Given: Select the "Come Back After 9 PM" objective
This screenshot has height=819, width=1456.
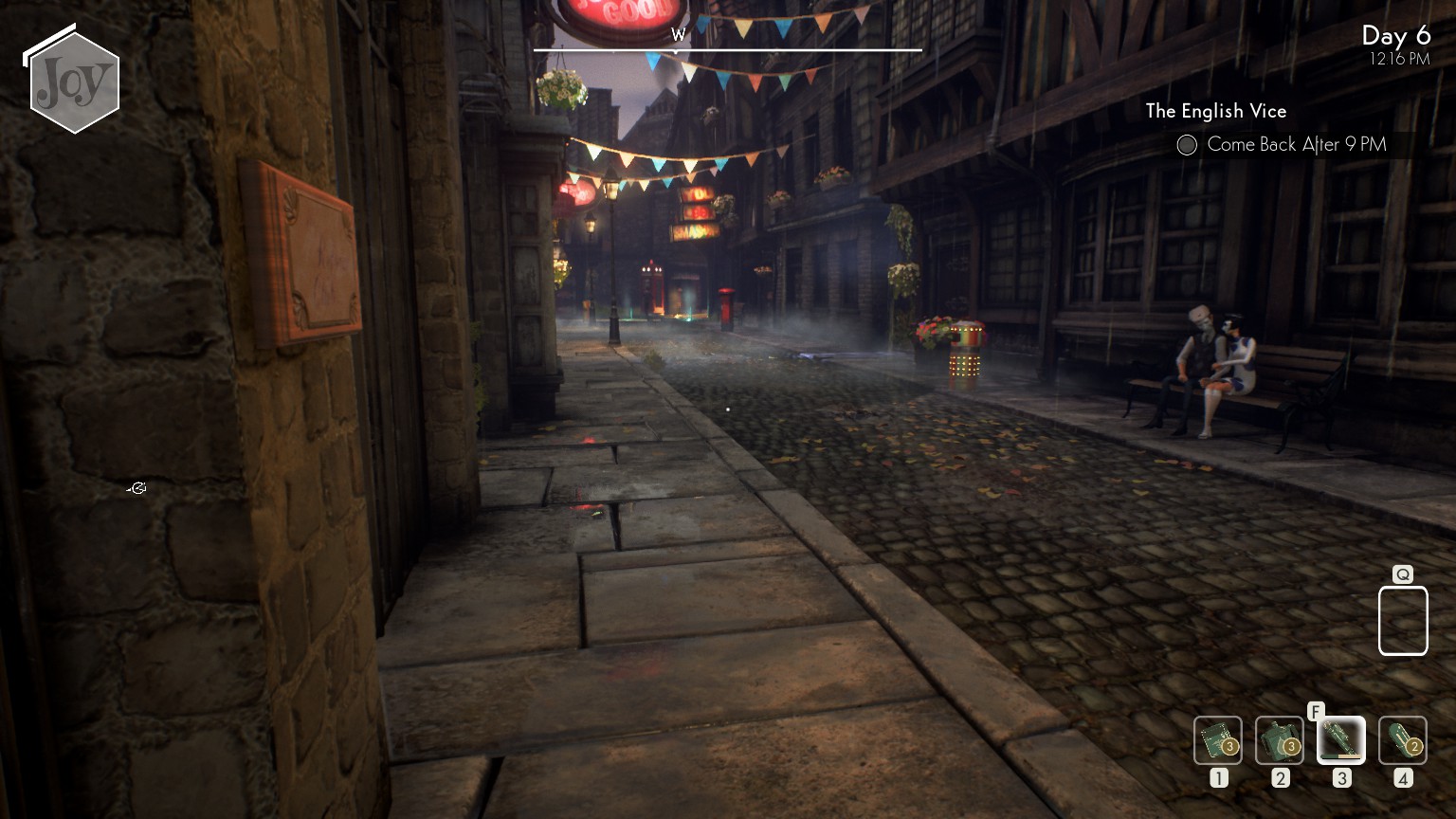Looking at the screenshot, I should [1295, 145].
